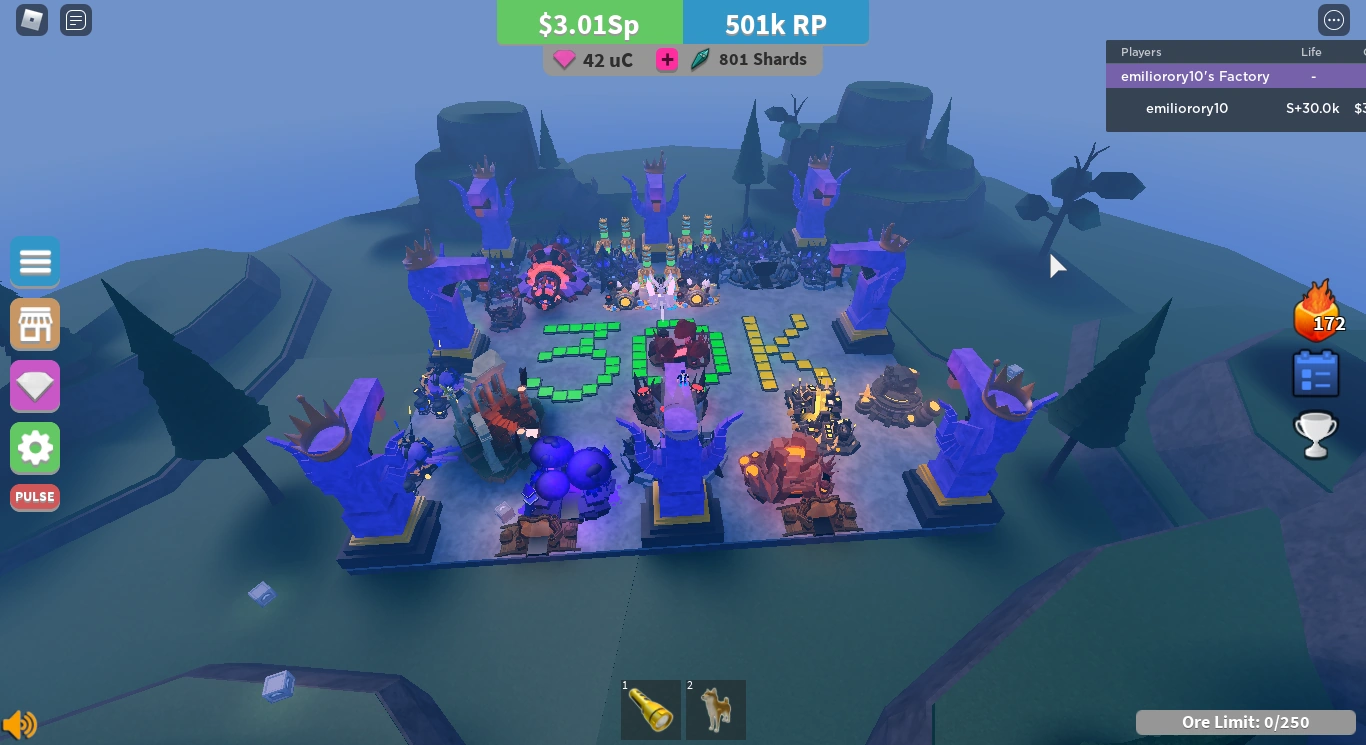Open the ellipsis options menu top-right
The image size is (1366, 745).
(1334, 20)
